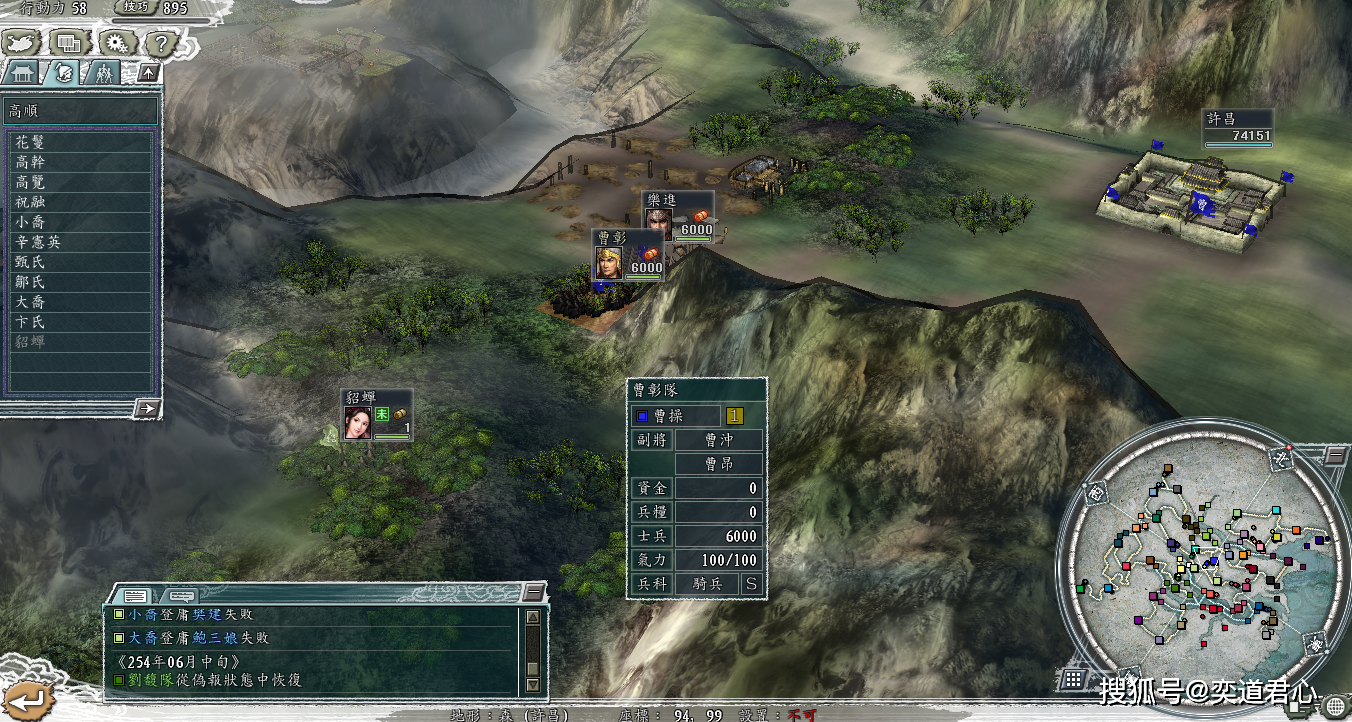Click the overlapping windows icon

point(68,43)
